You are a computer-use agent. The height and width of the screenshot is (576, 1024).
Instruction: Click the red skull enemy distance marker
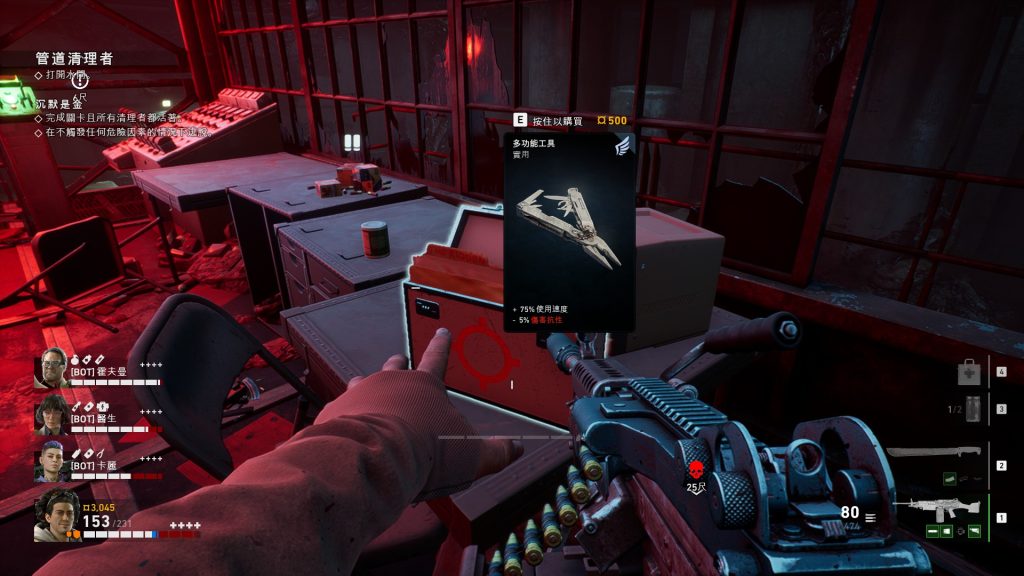(697, 470)
